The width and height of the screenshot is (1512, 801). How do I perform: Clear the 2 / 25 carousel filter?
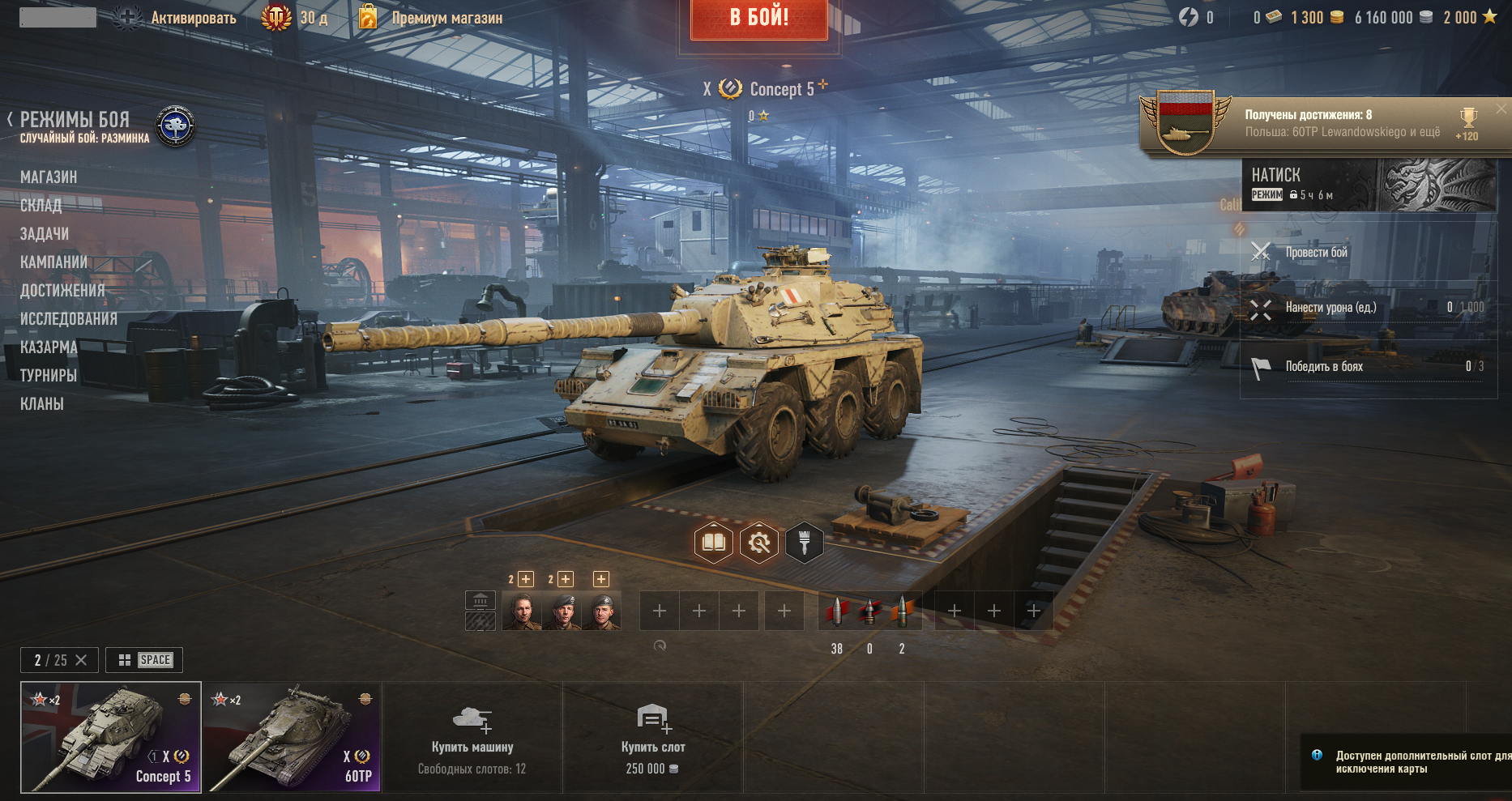(x=81, y=660)
